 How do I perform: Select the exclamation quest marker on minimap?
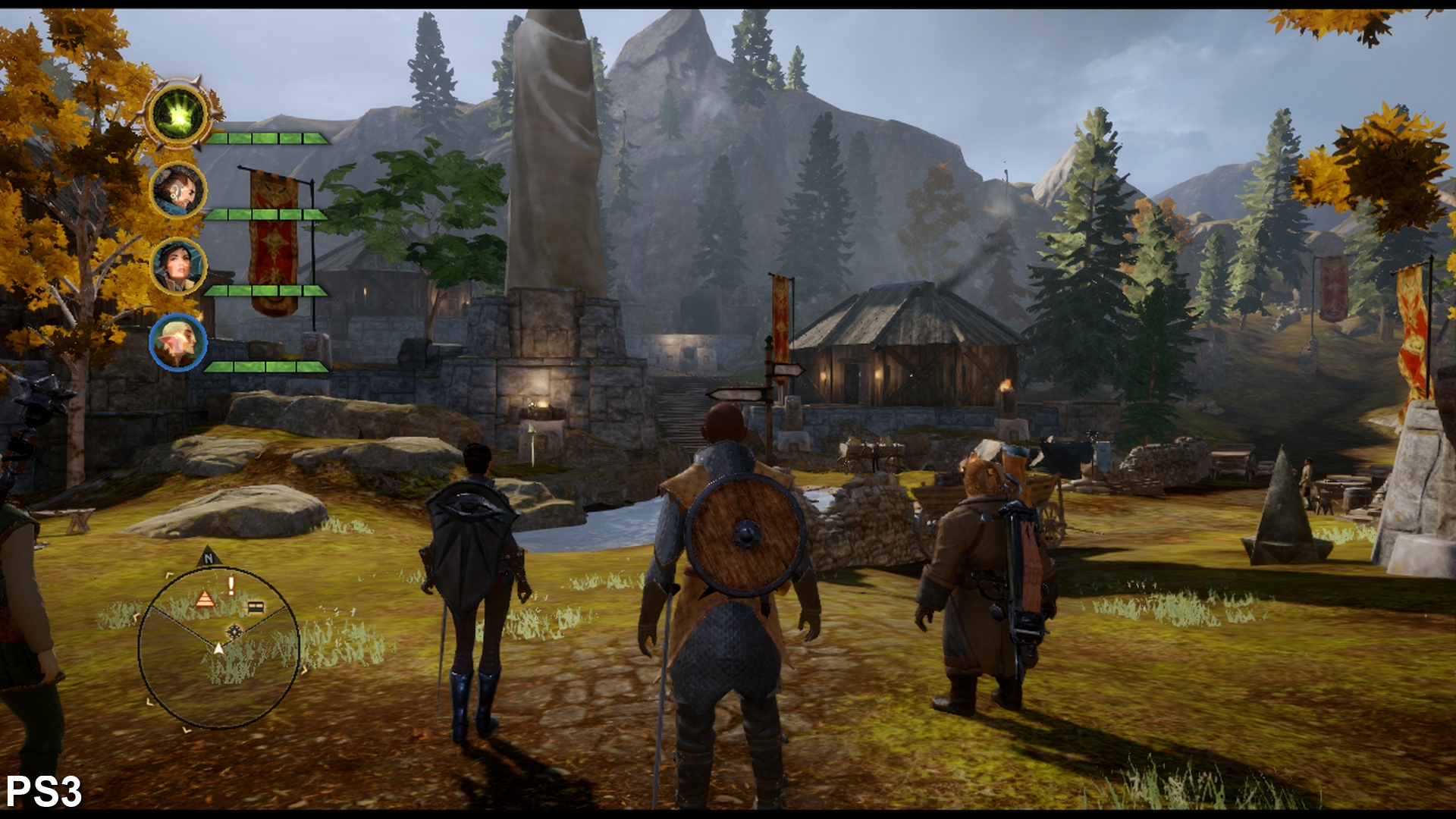pyautogui.click(x=231, y=585)
